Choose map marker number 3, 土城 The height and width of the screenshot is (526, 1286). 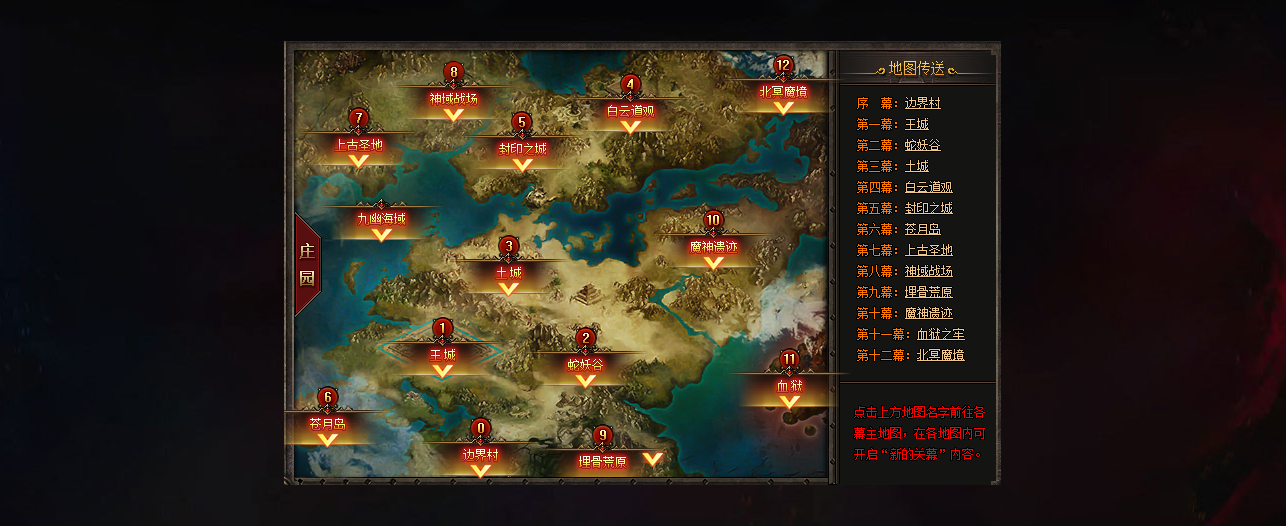tap(509, 272)
